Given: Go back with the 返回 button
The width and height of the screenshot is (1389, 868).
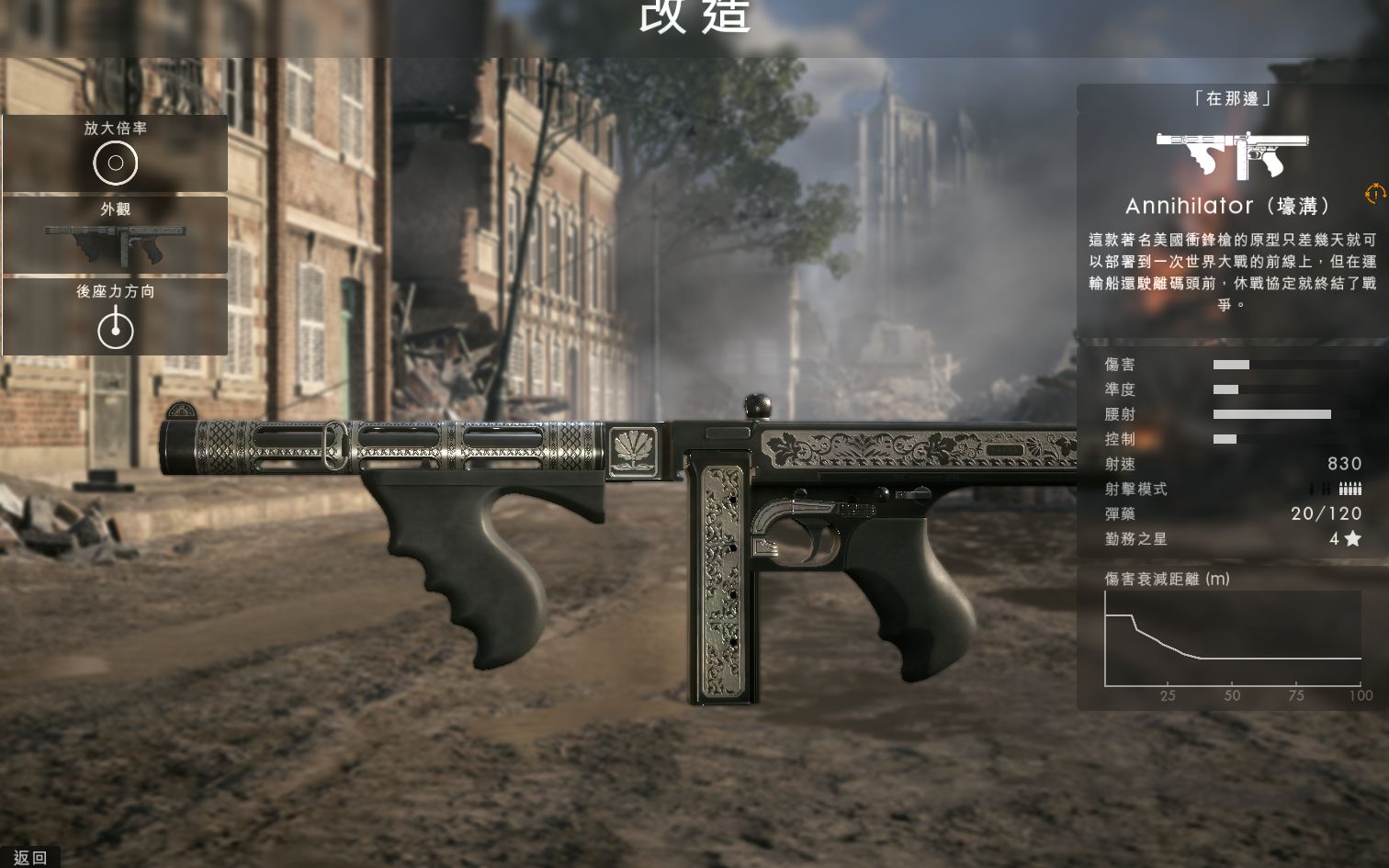Looking at the screenshot, I should [29, 857].
